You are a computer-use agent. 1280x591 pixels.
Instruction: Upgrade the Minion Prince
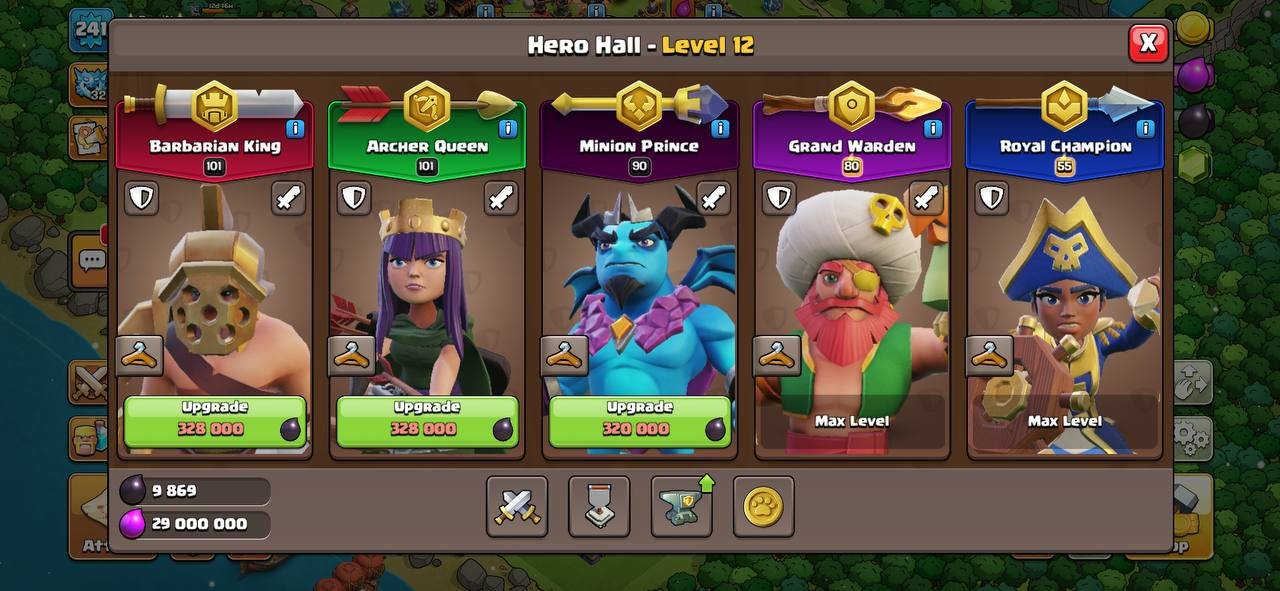tap(639, 420)
